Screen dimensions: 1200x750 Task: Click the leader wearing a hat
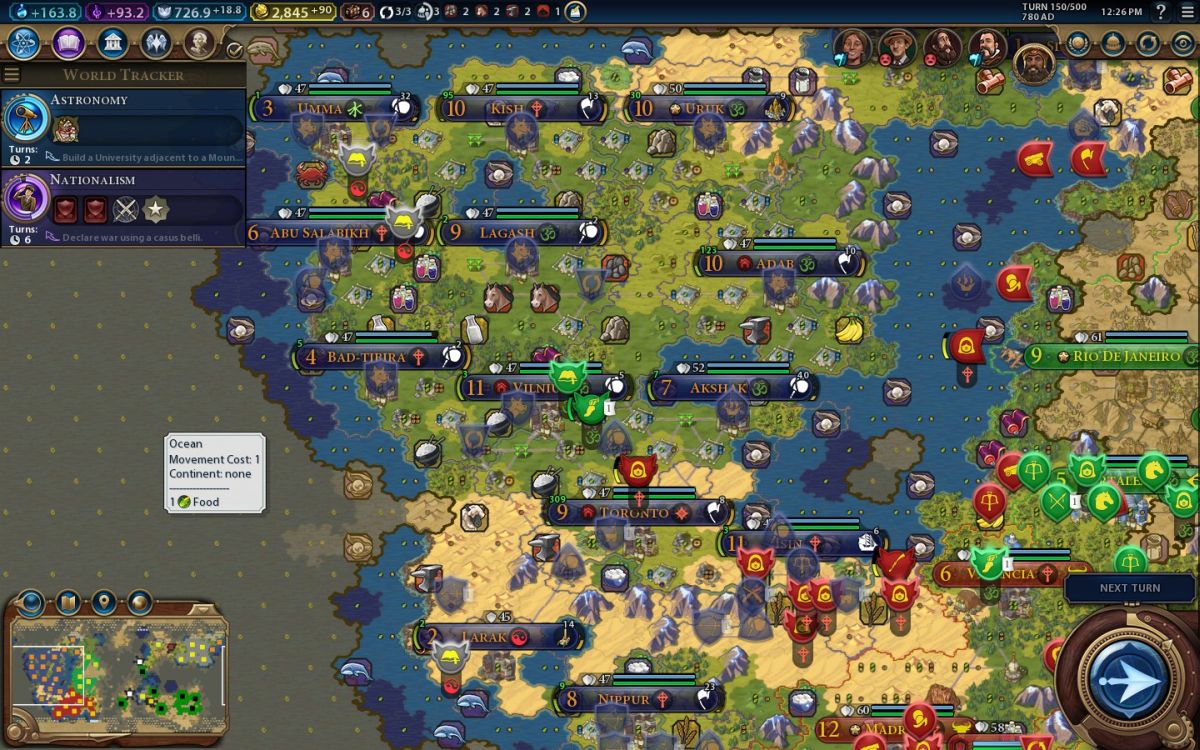coord(898,46)
